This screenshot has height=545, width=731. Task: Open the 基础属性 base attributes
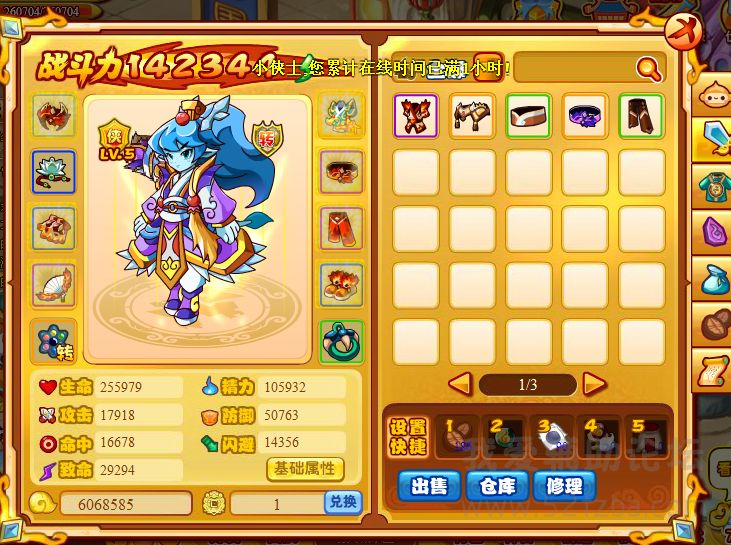click(x=305, y=468)
